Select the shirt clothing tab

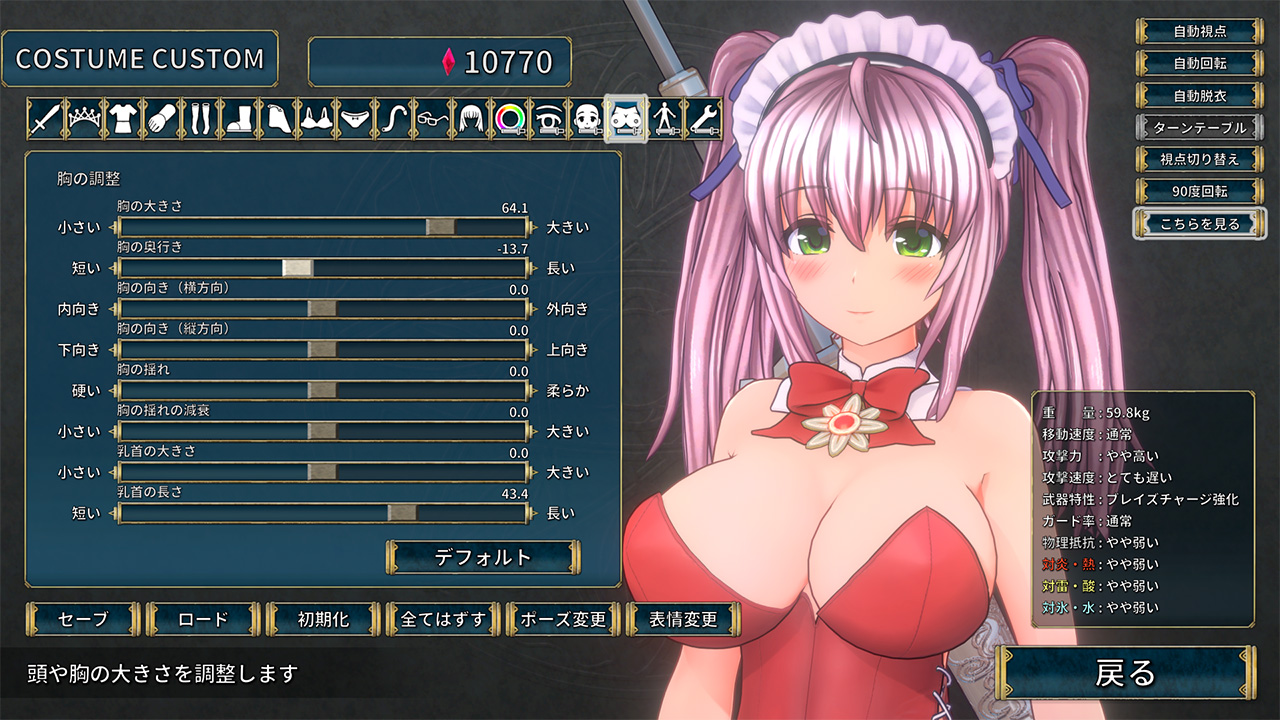[122, 120]
